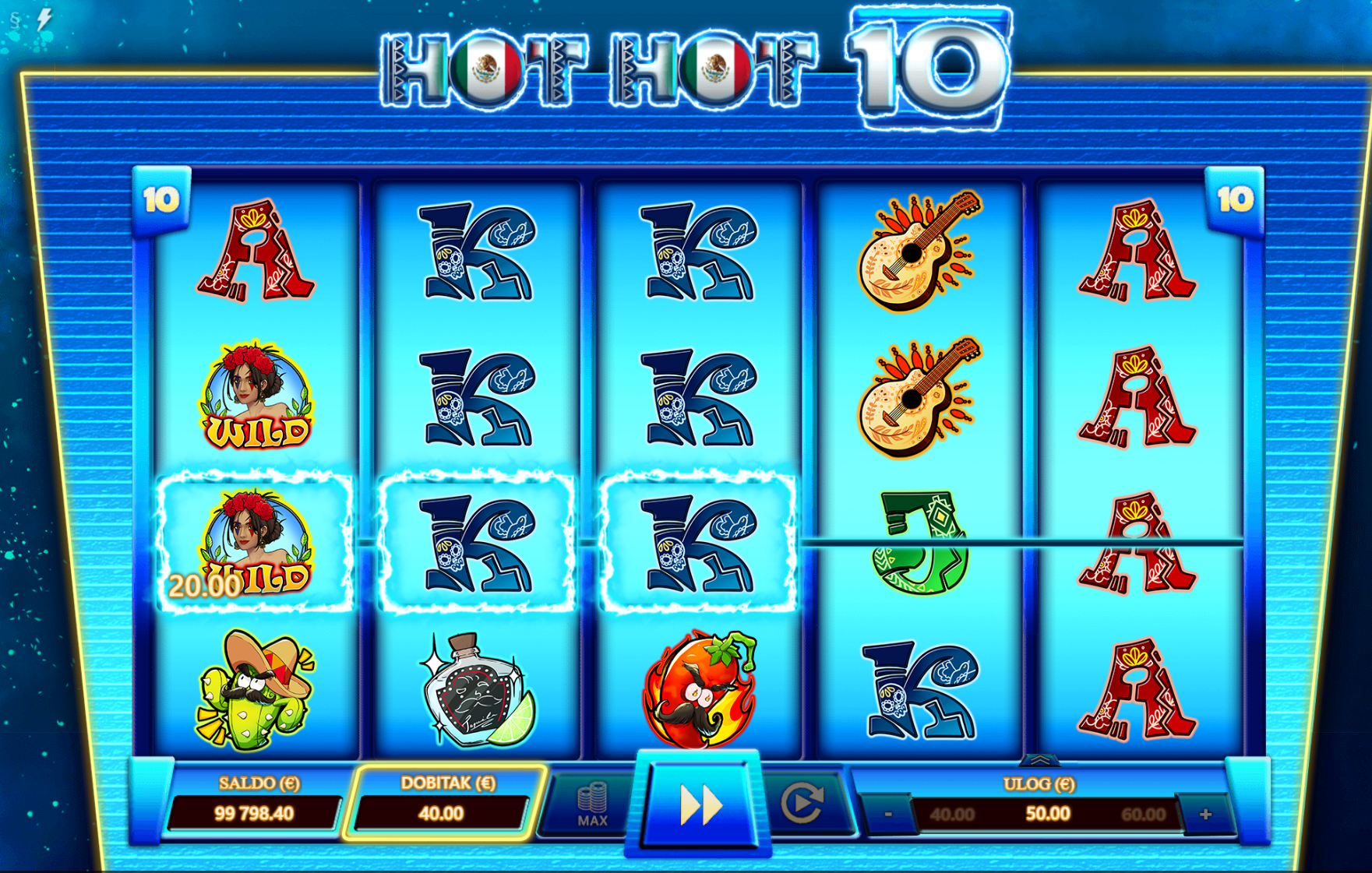Start autoplay with the circular play icon

(x=802, y=804)
